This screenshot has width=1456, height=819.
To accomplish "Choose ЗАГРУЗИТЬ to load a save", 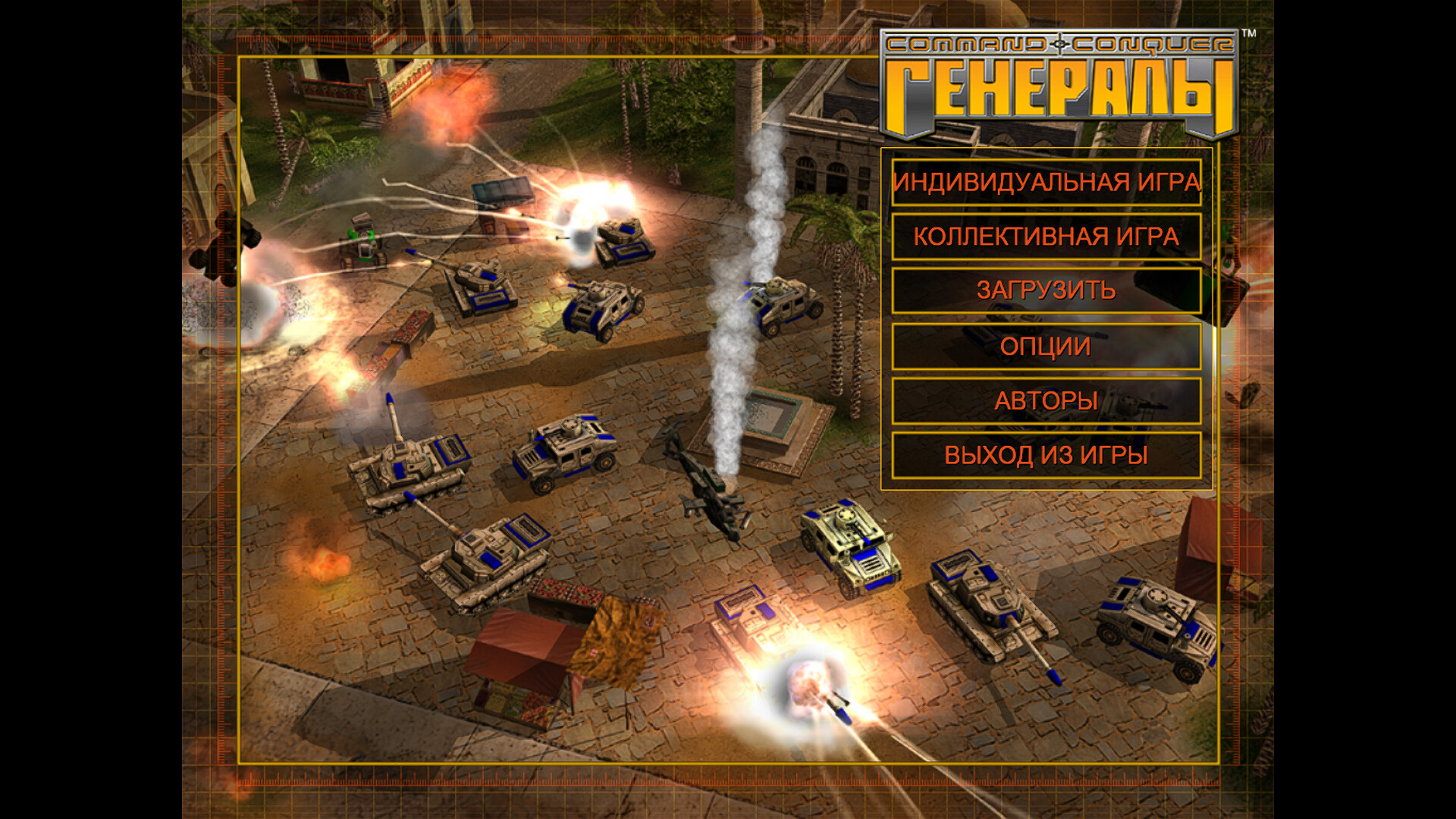I will (1046, 290).
